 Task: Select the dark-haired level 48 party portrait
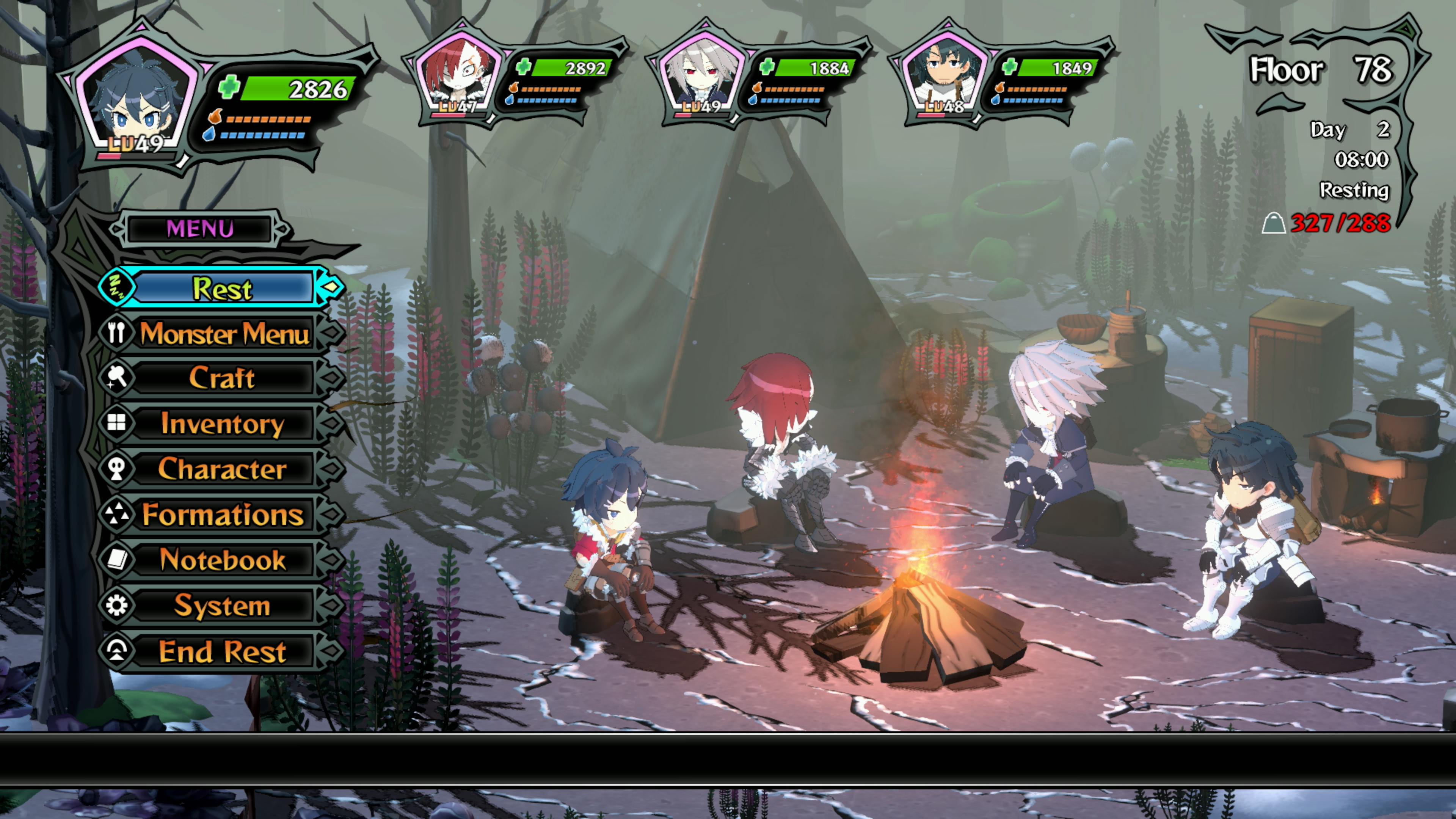pos(944,74)
